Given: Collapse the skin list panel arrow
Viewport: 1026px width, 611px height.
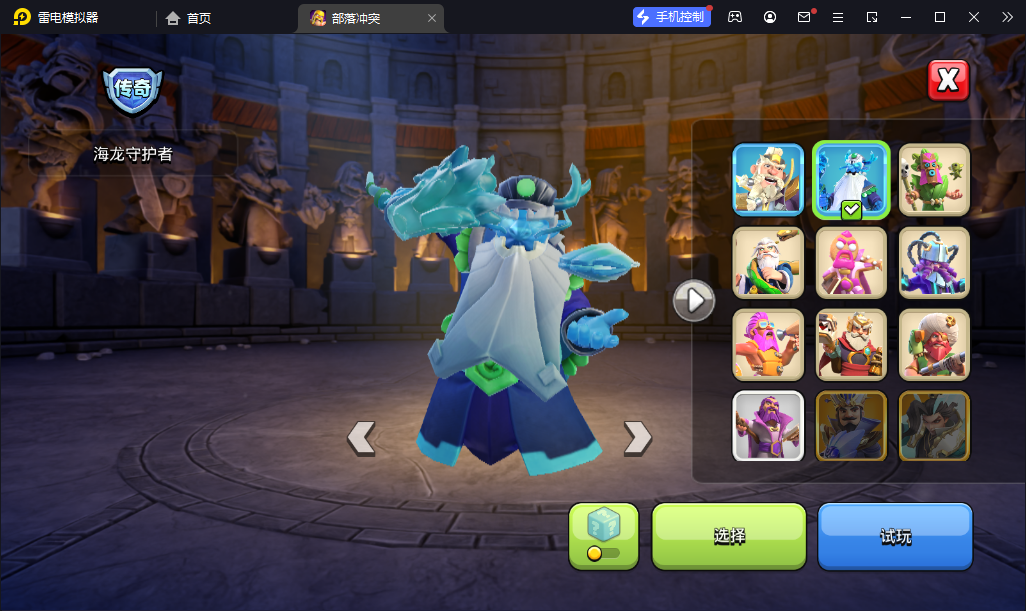Looking at the screenshot, I should pyautogui.click(x=693, y=299).
